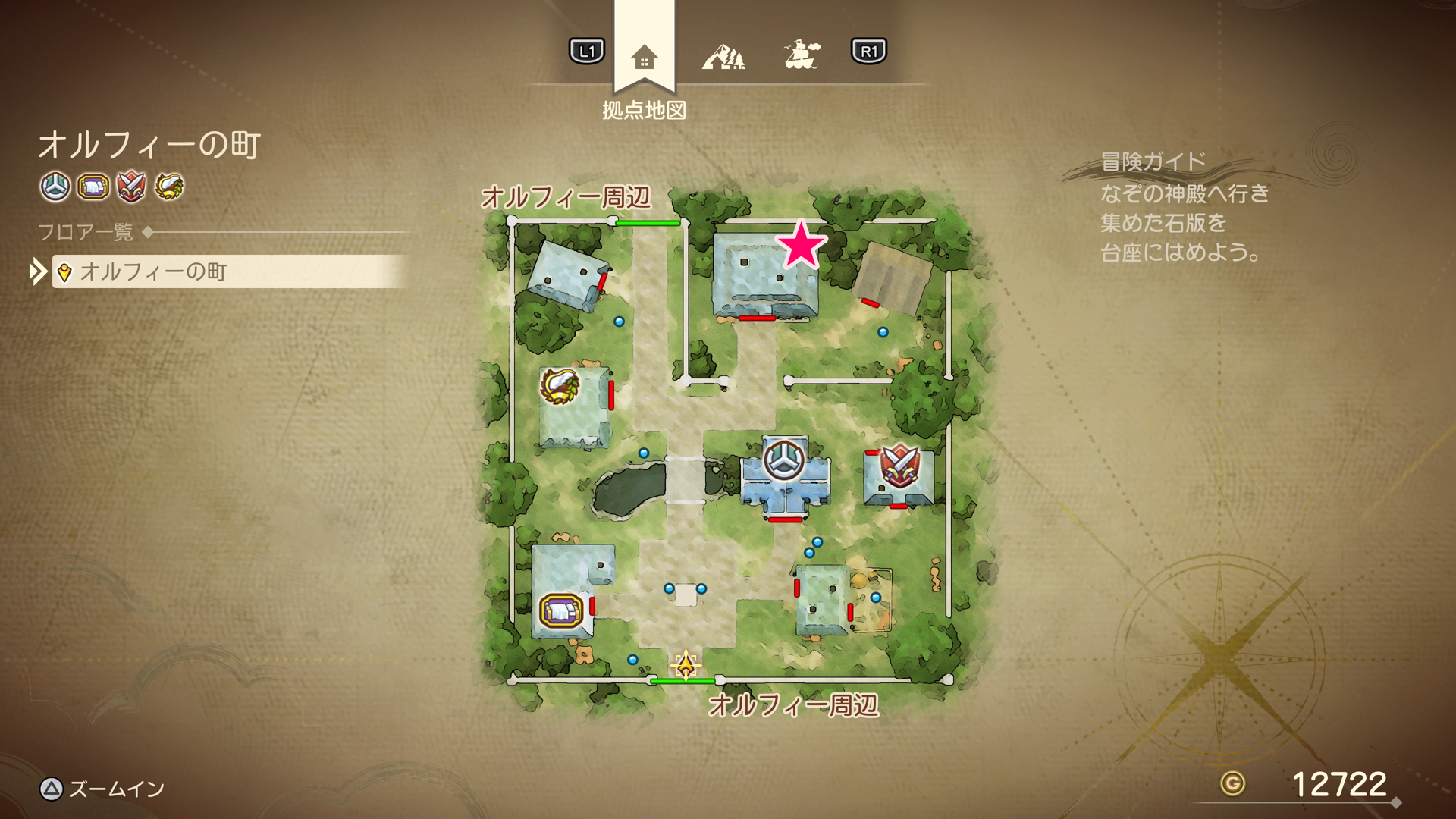
Task: Select the church marker on the town map
Action: (x=784, y=459)
